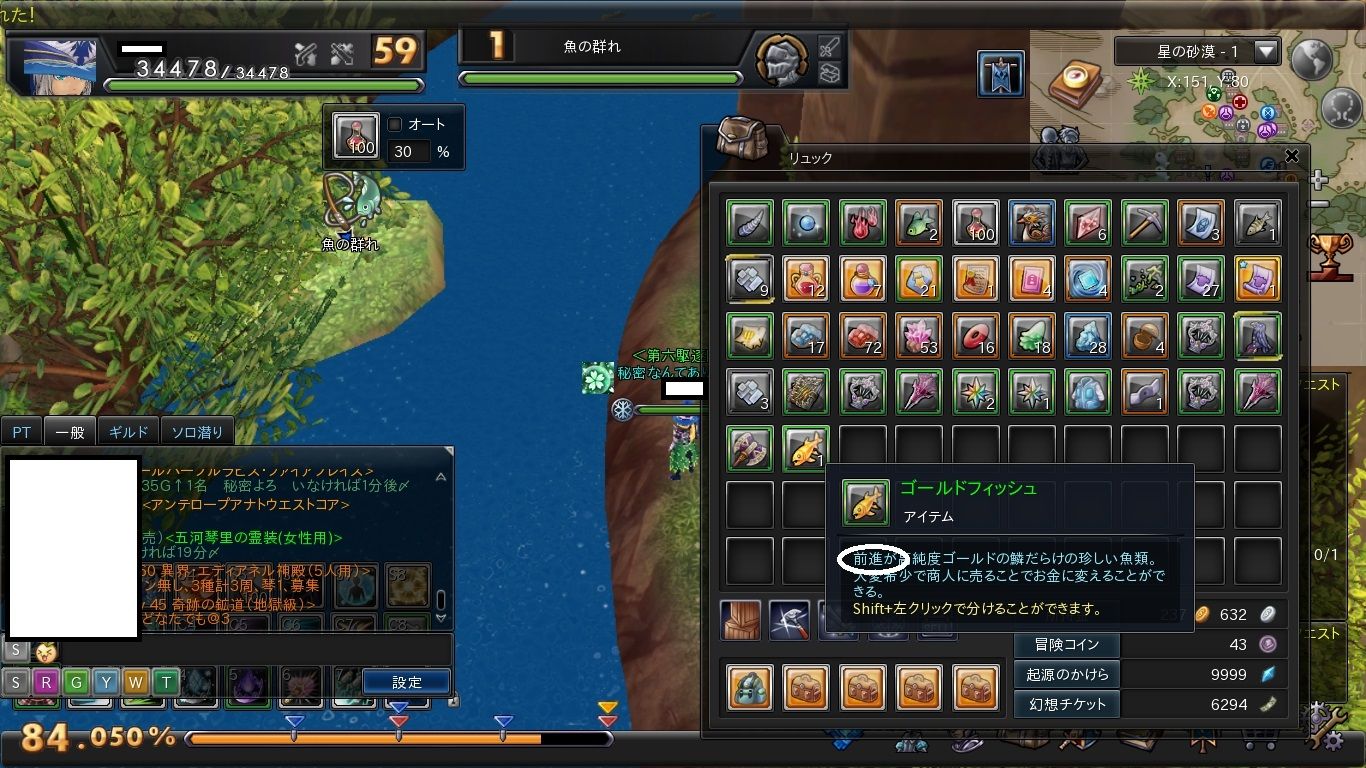
Task: Open the 星の砂漠 - 1 channel dropdown
Action: [x=1267, y=52]
